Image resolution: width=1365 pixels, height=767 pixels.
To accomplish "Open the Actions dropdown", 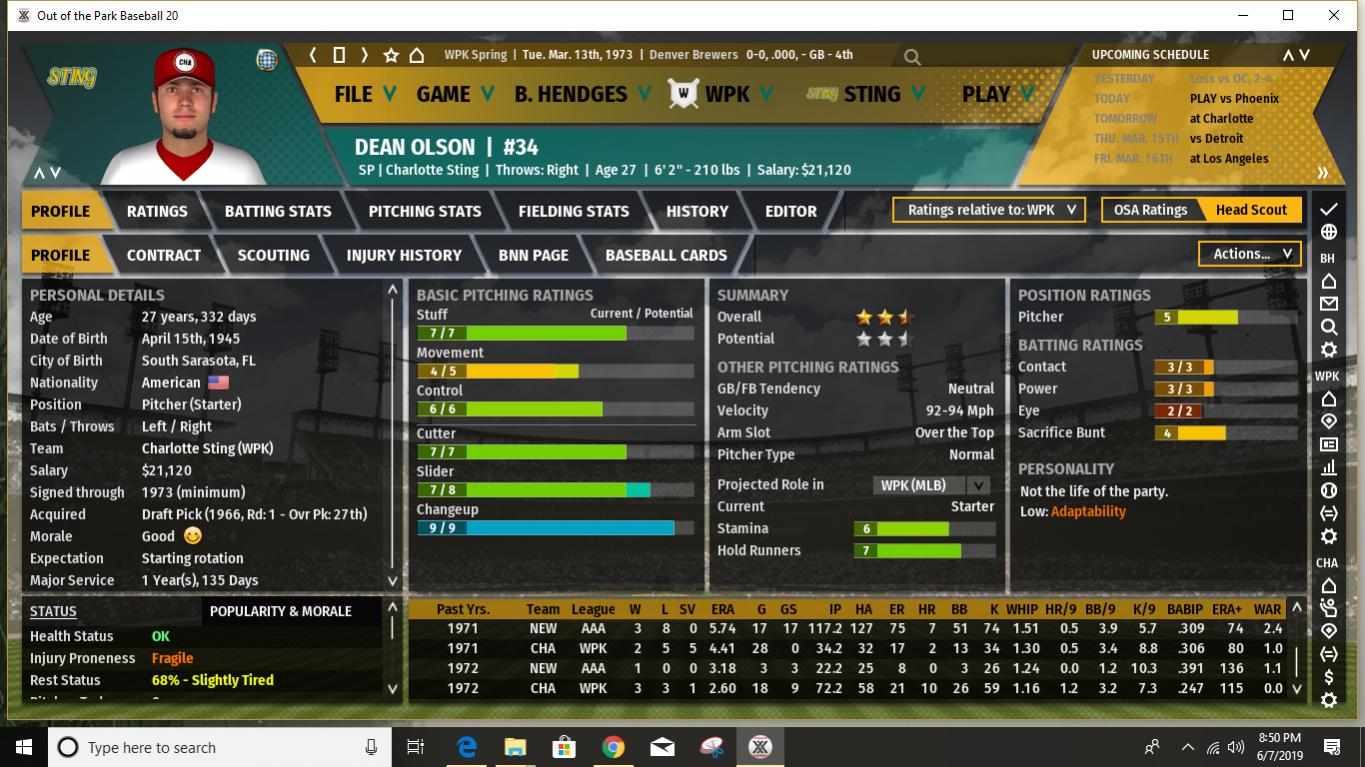I will 1251,254.
